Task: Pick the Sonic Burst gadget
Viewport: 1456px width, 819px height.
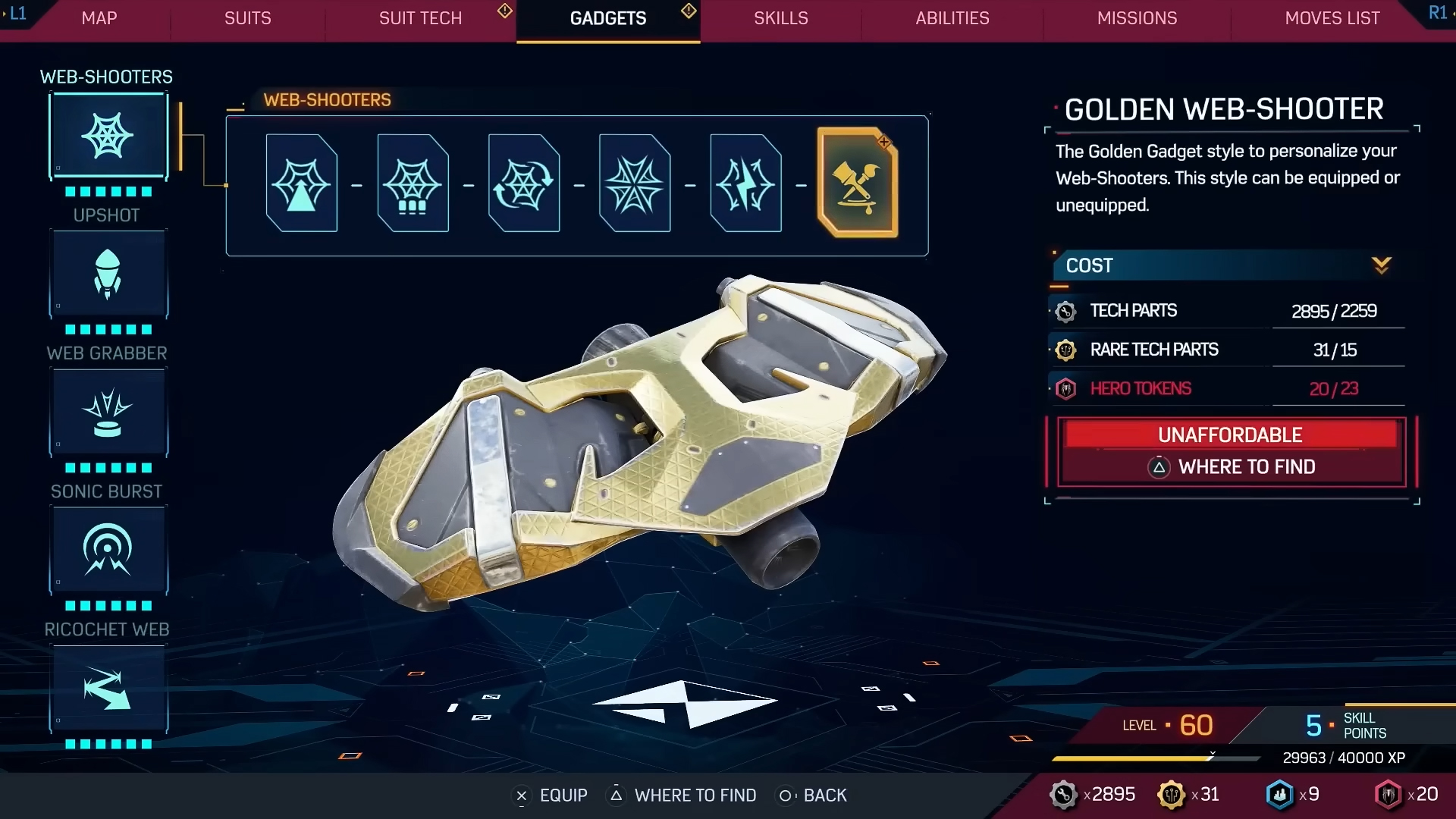Action: 108,550
